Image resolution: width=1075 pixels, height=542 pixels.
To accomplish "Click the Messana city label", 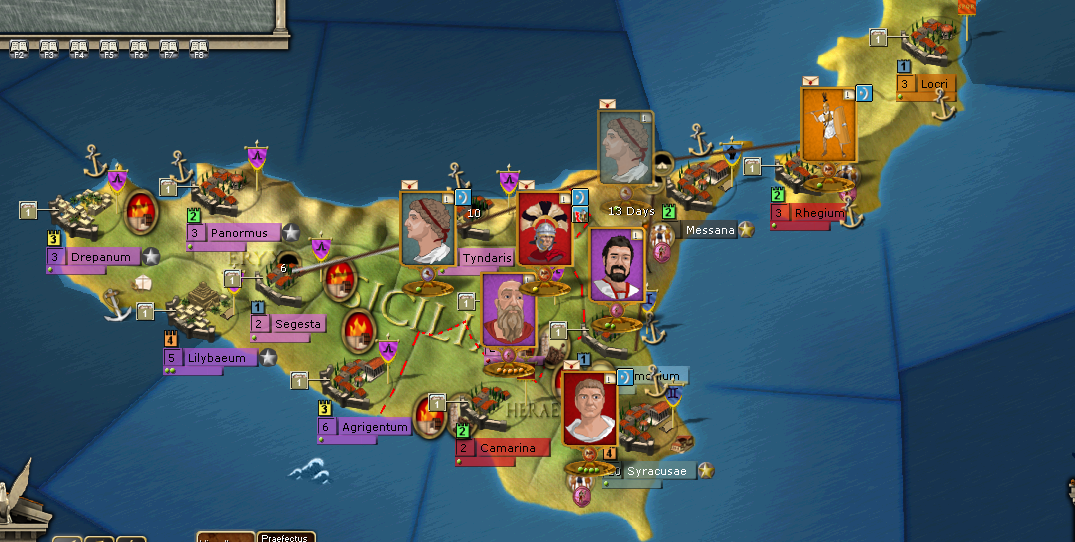I will tap(710, 230).
